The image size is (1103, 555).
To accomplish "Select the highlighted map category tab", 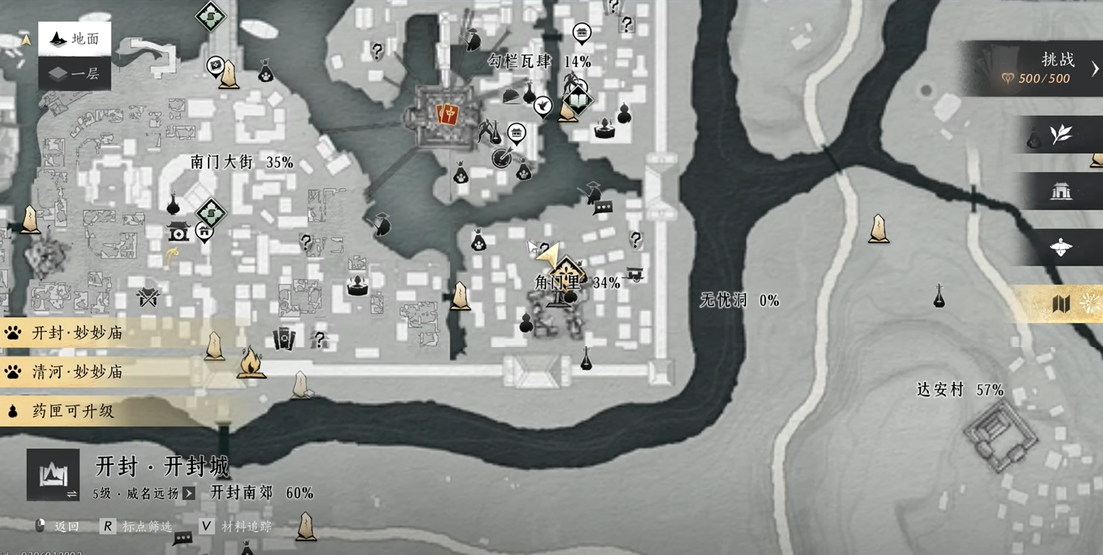I will coord(1062,303).
